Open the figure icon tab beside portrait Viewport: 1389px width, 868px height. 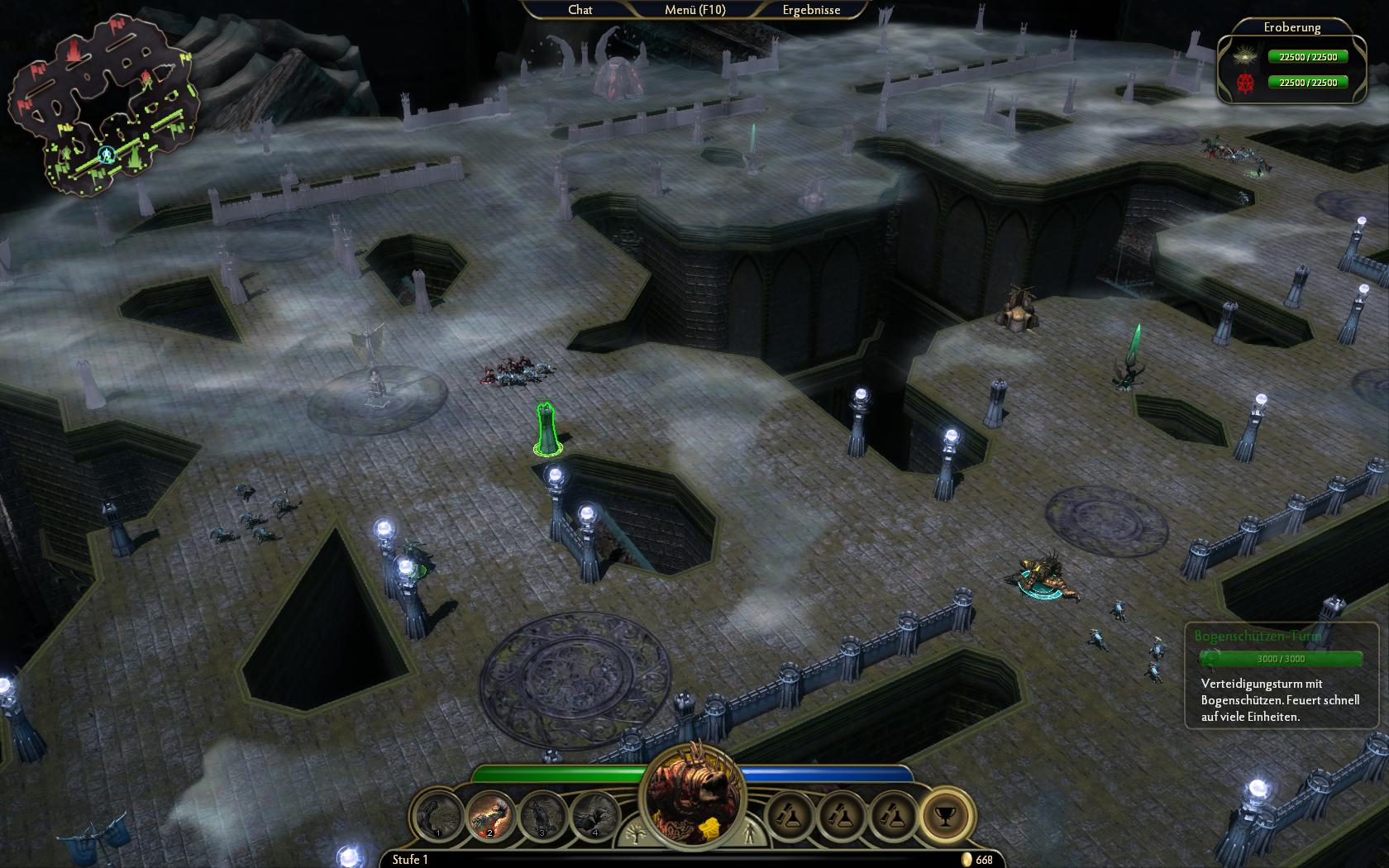[x=751, y=832]
